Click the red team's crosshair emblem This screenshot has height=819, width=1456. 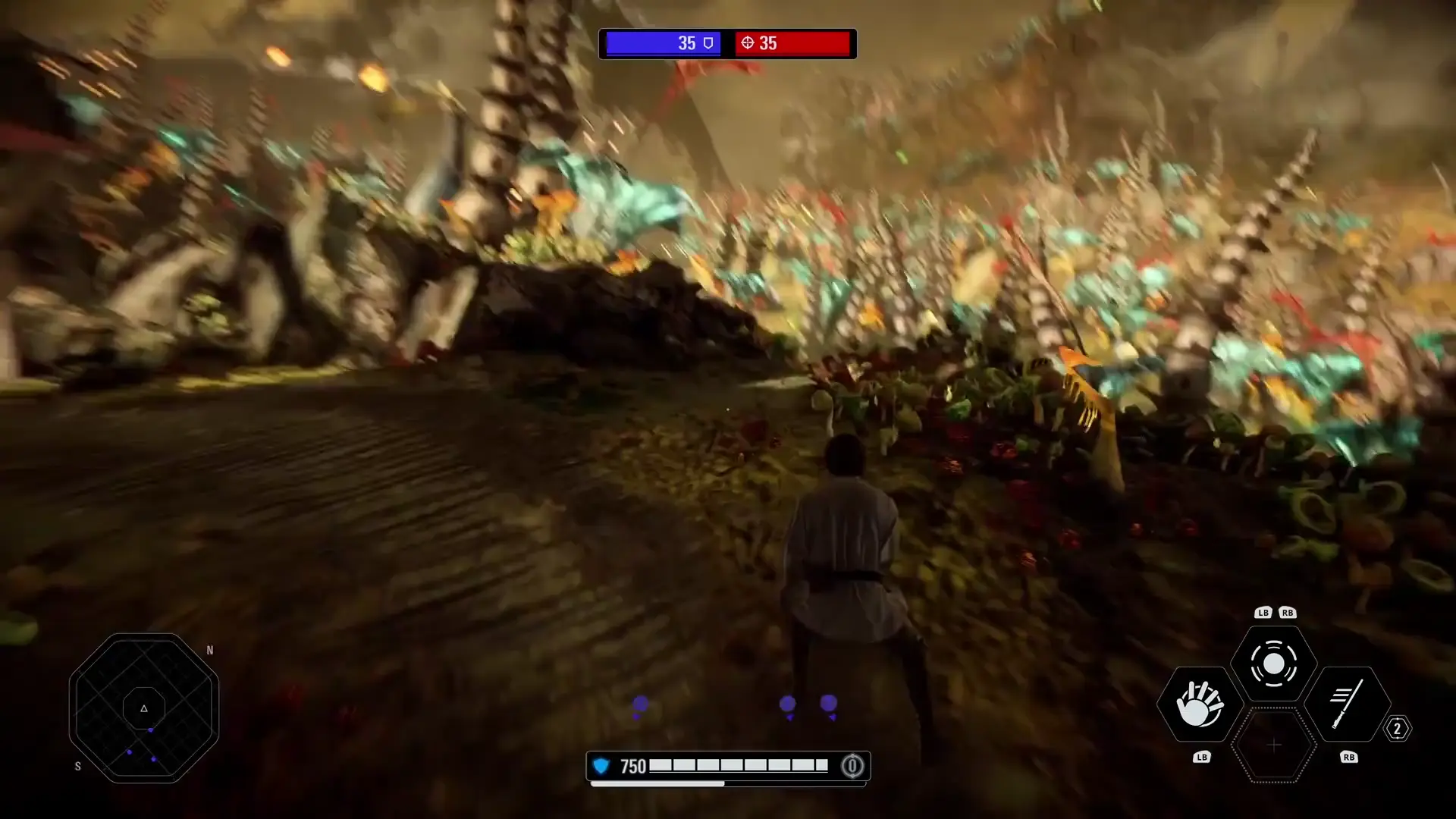pos(747,43)
